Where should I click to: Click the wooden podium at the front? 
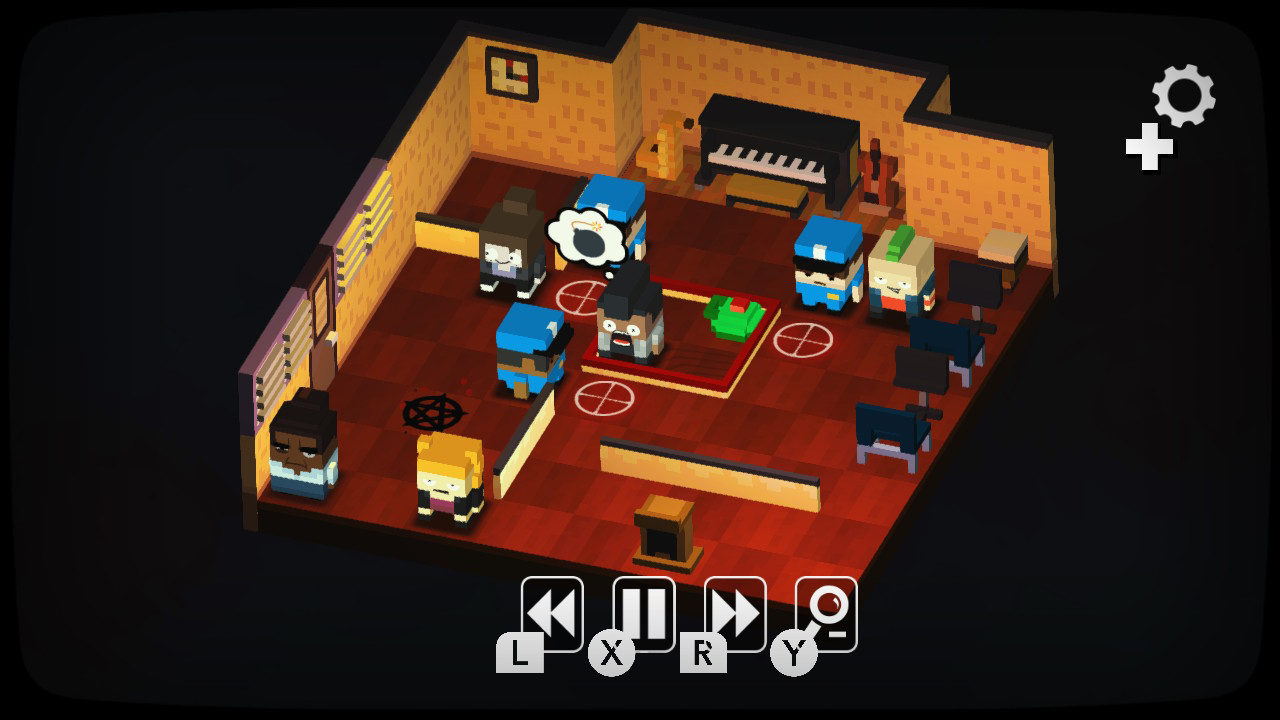click(x=663, y=530)
